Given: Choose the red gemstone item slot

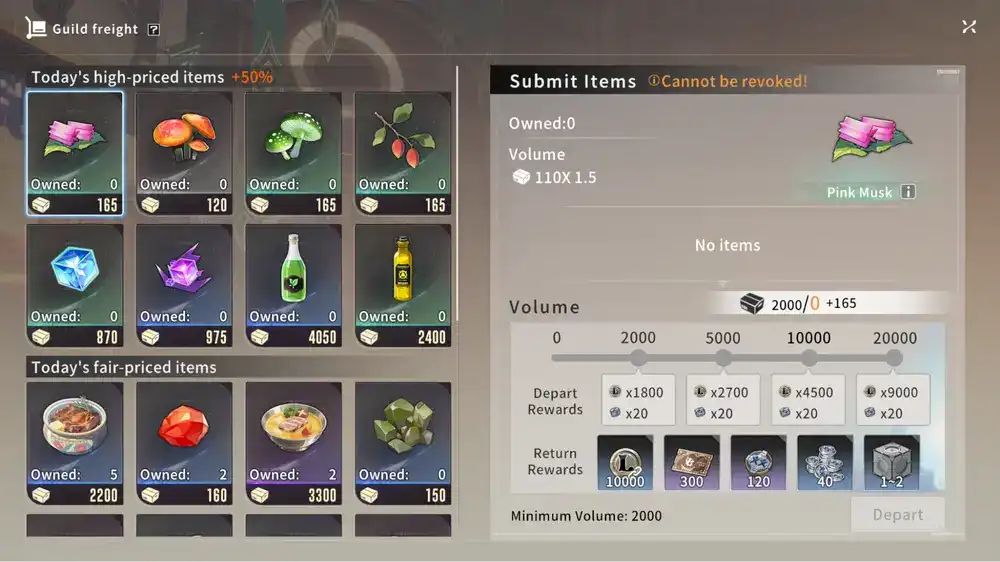Looking at the screenshot, I should (x=184, y=442).
